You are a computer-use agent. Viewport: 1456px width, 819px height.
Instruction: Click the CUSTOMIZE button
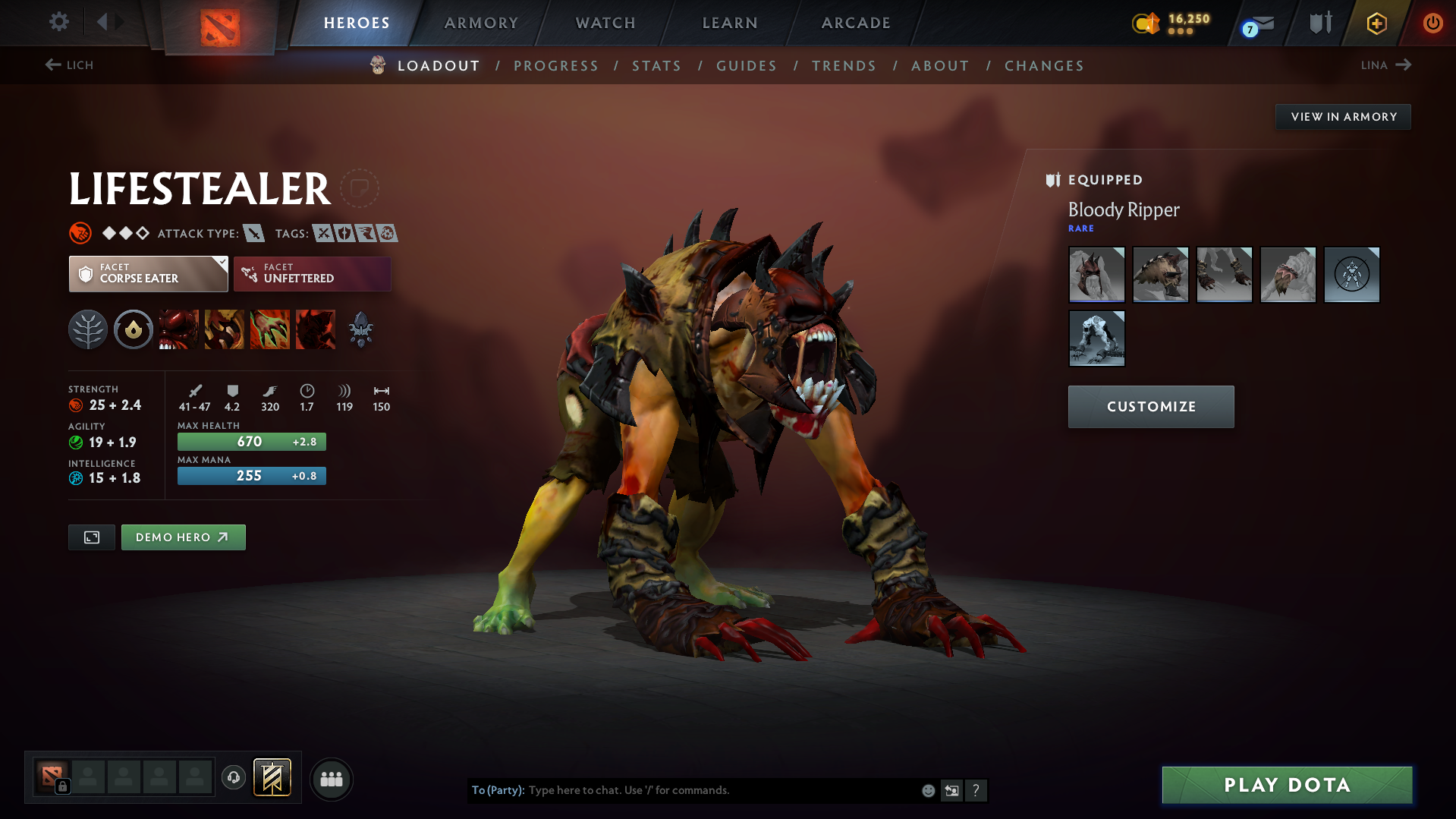(1150, 406)
